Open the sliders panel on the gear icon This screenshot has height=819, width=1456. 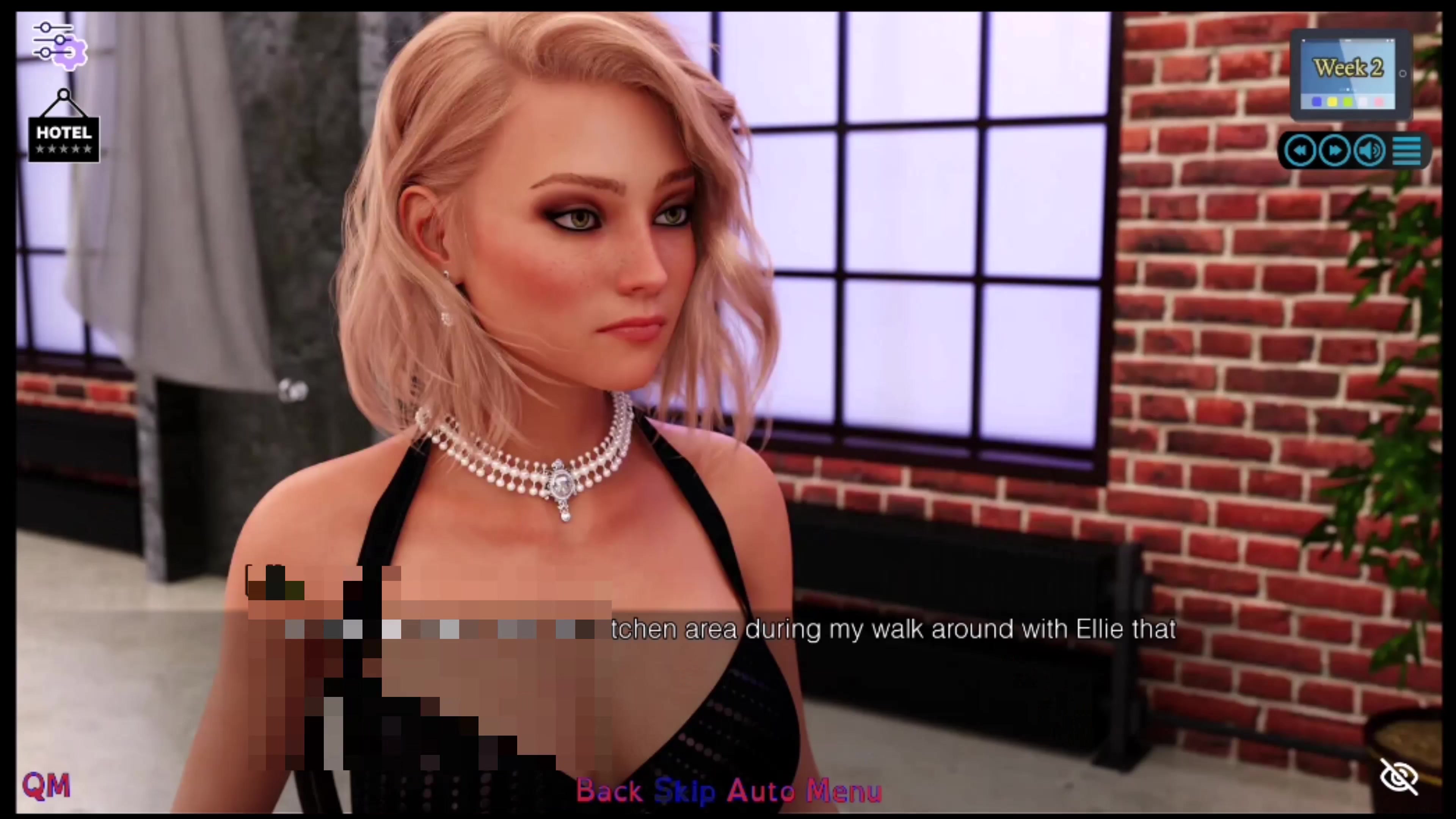(60, 44)
